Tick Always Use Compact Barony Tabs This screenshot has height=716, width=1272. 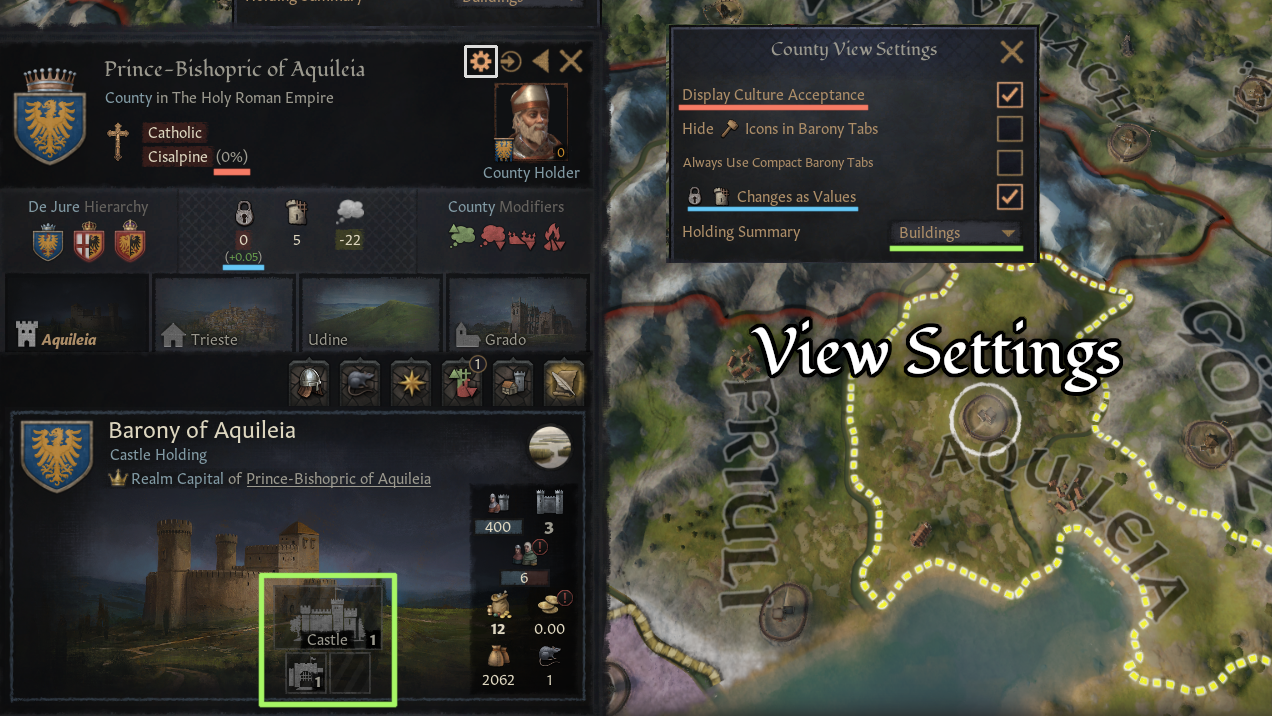[1010, 162]
